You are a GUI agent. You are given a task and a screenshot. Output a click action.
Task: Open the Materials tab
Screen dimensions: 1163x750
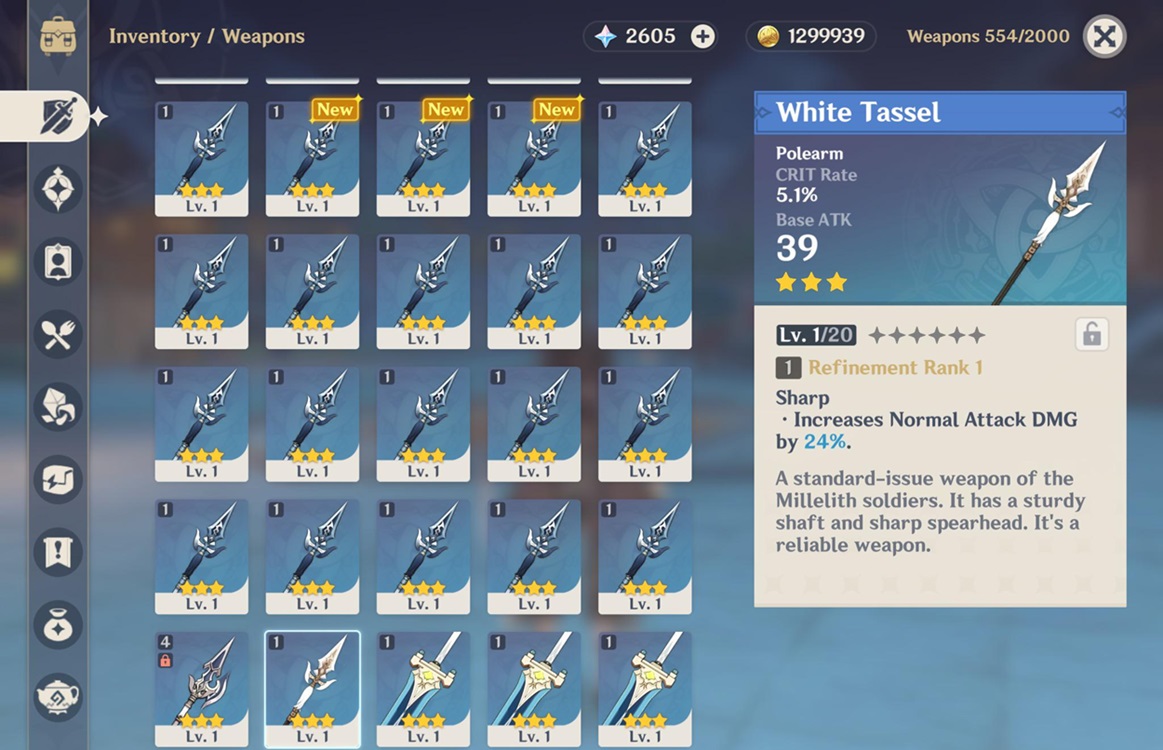click(58, 407)
